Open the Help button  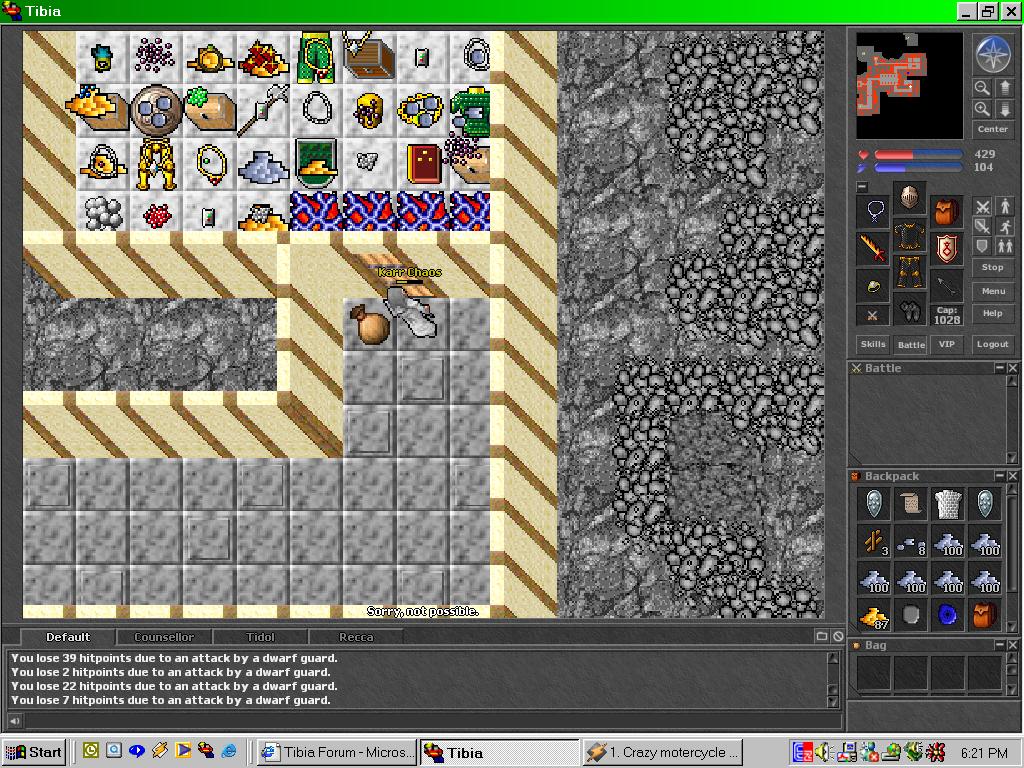[992, 313]
